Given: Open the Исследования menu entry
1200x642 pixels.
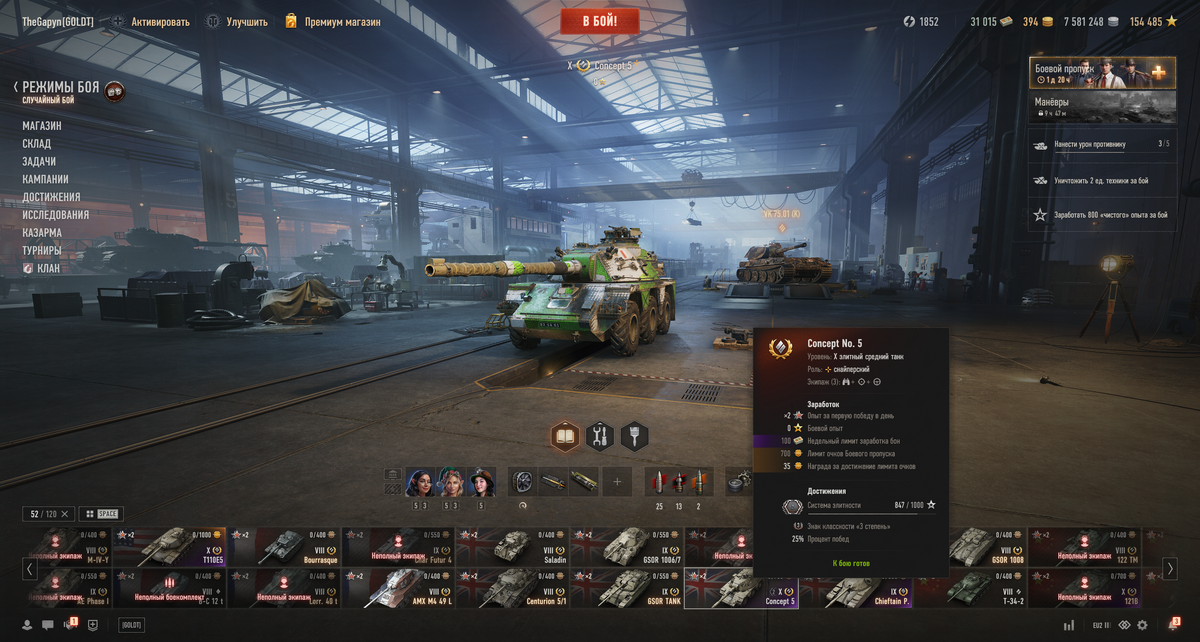Looking at the screenshot, I should [56, 215].
